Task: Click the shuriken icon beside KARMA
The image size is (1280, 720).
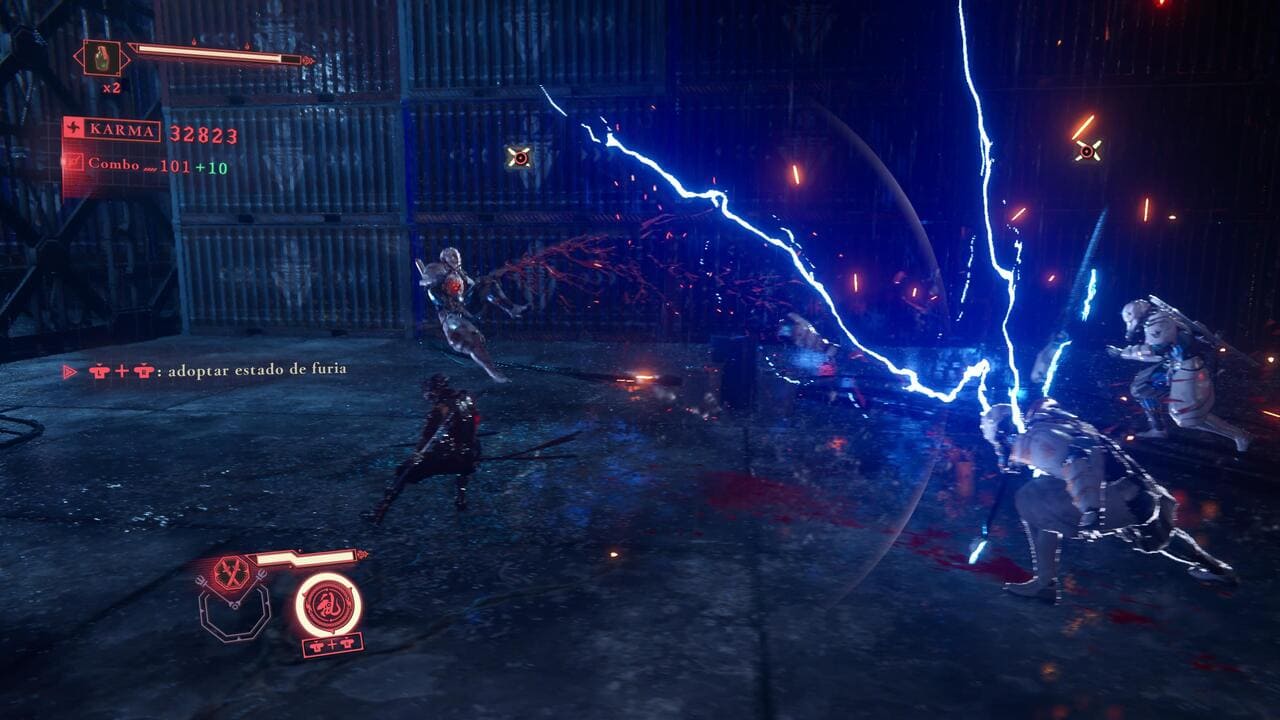Action: tap(74, 130)
